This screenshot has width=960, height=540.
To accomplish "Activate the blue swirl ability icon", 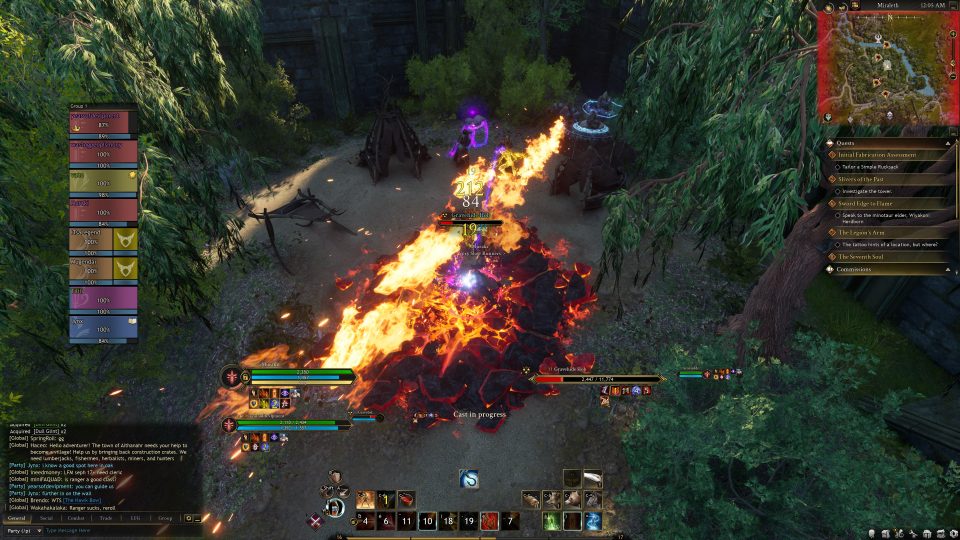I will (469, 479).
